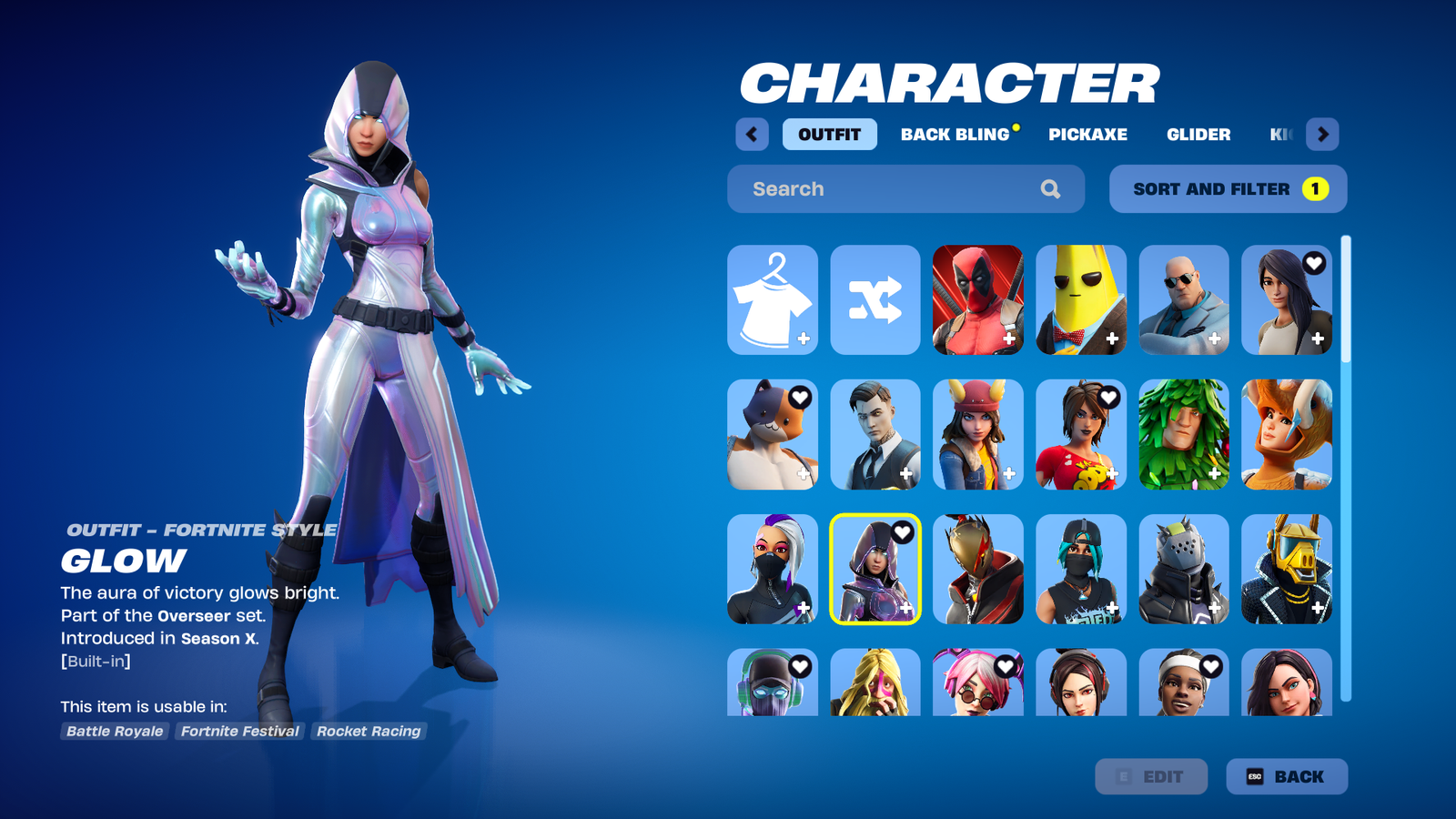Screen dimensions: 1456x819
Task: Select the highlighted Glow outfit tile
Action: pyautogui.click(x=875, y=569)
